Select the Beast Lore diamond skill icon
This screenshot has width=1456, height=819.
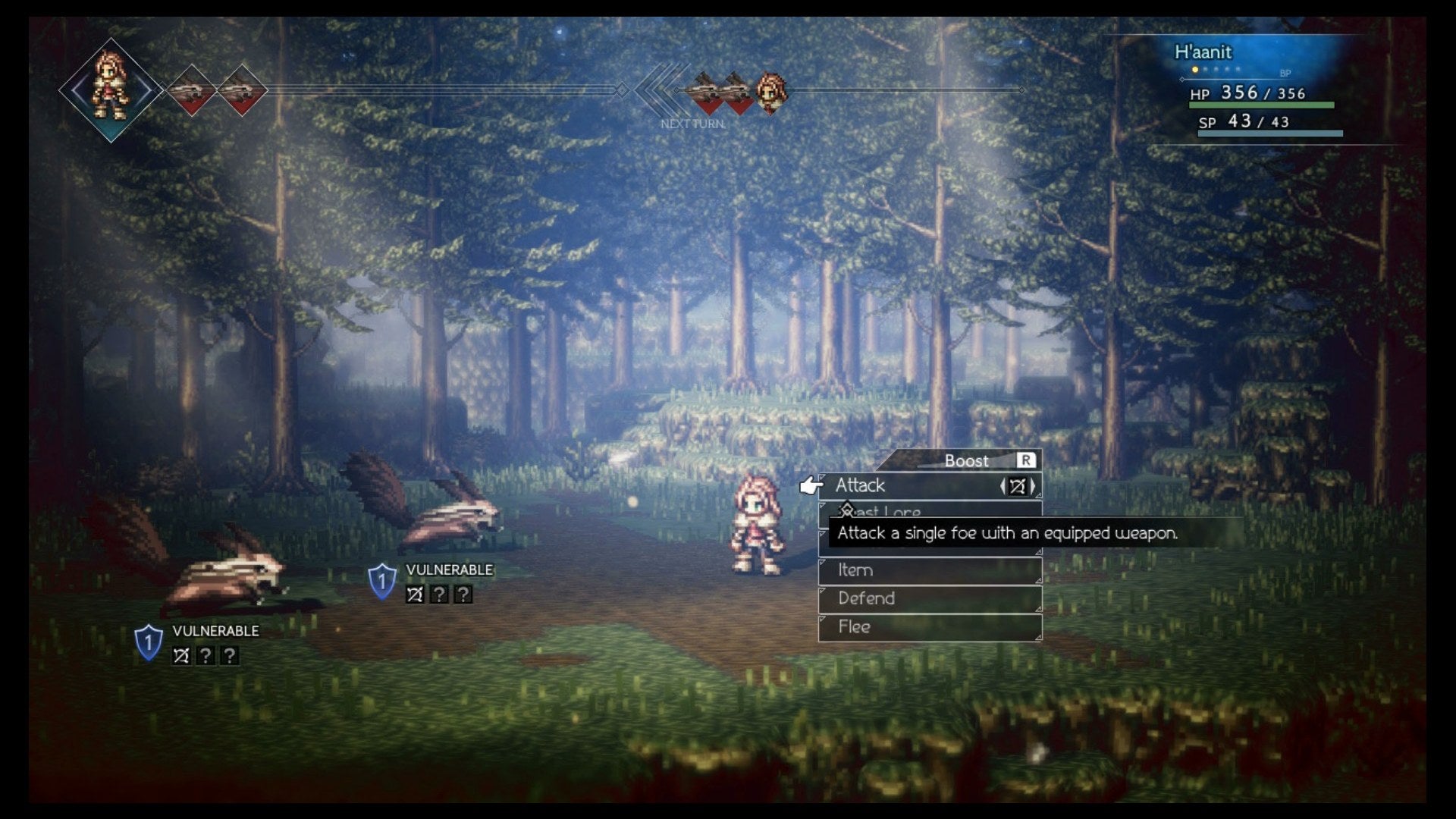pyautogui.click(x=846, y=510)
